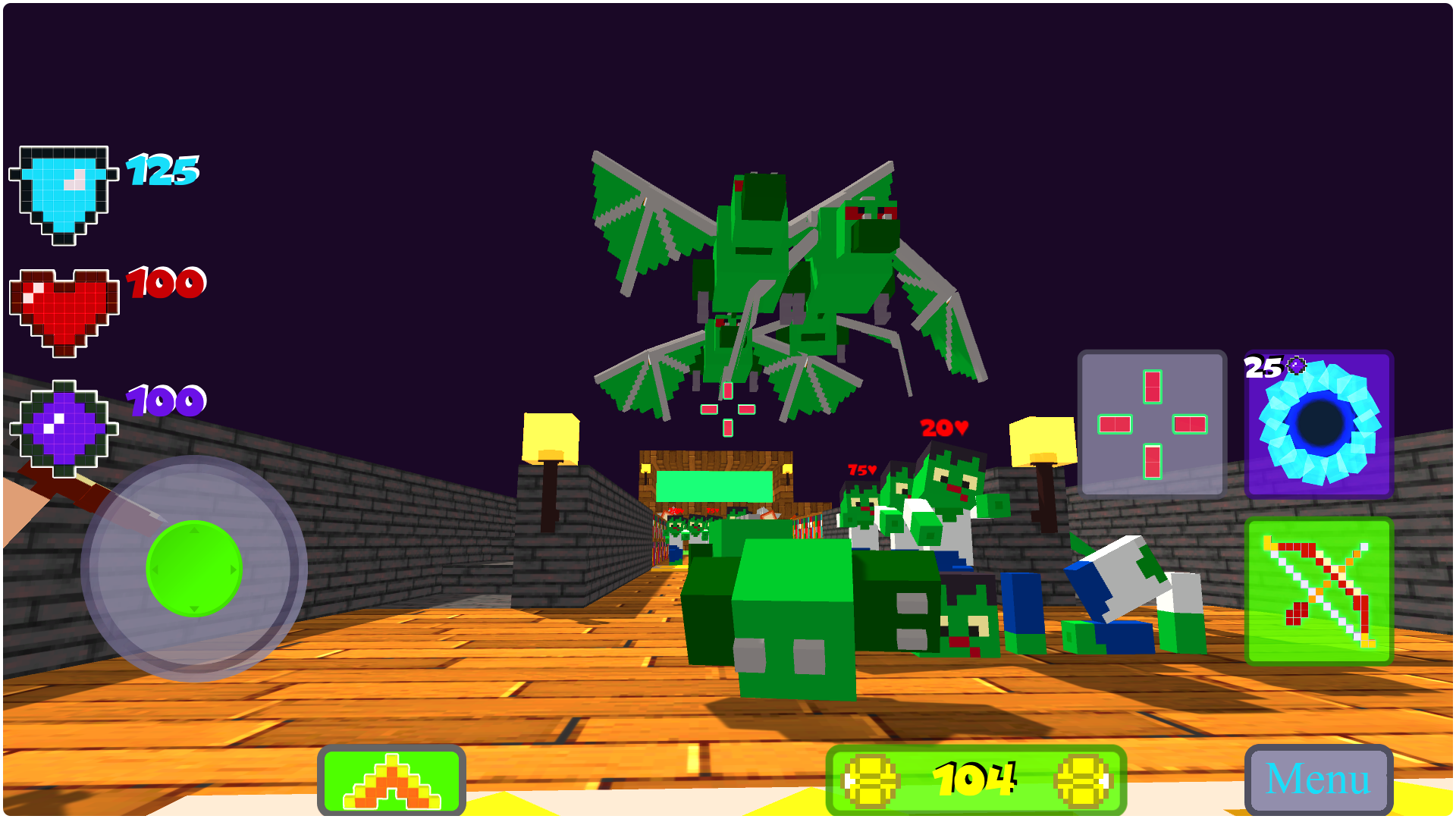Tap the red heart health icon
This screenshot has width=1456, height=819.
pos(64,307)
